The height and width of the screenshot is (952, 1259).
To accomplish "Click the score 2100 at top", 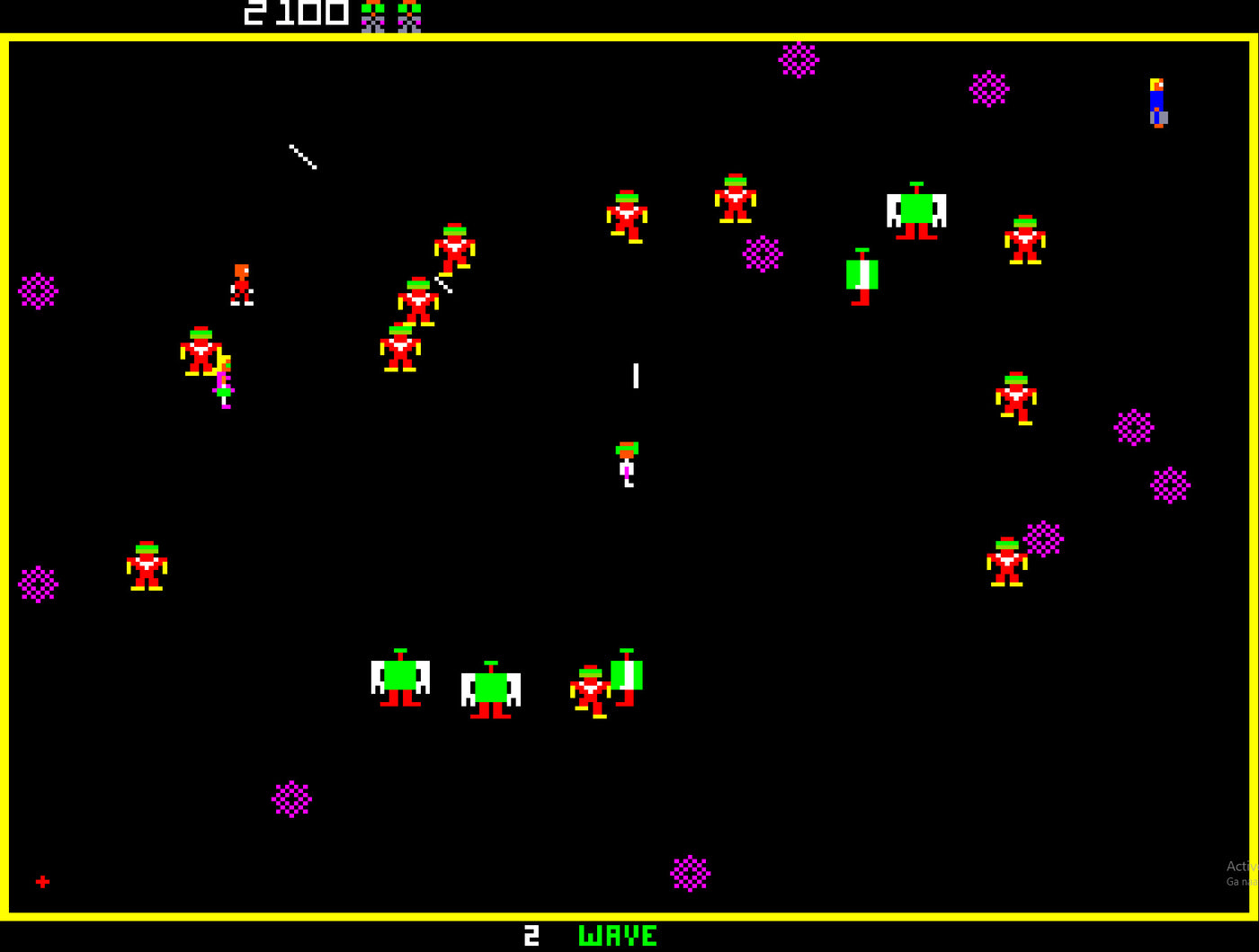I will click(x=291, y=13).
